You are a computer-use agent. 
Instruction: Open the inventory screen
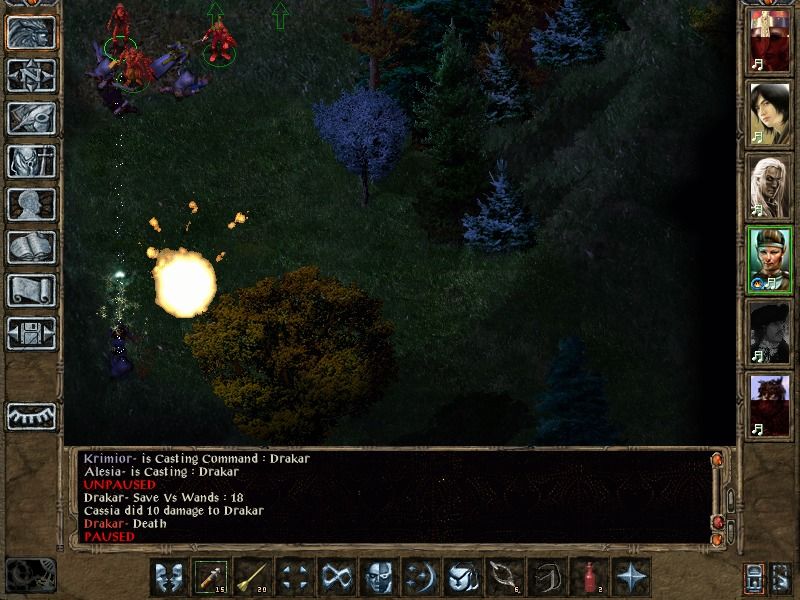(31, 161)
